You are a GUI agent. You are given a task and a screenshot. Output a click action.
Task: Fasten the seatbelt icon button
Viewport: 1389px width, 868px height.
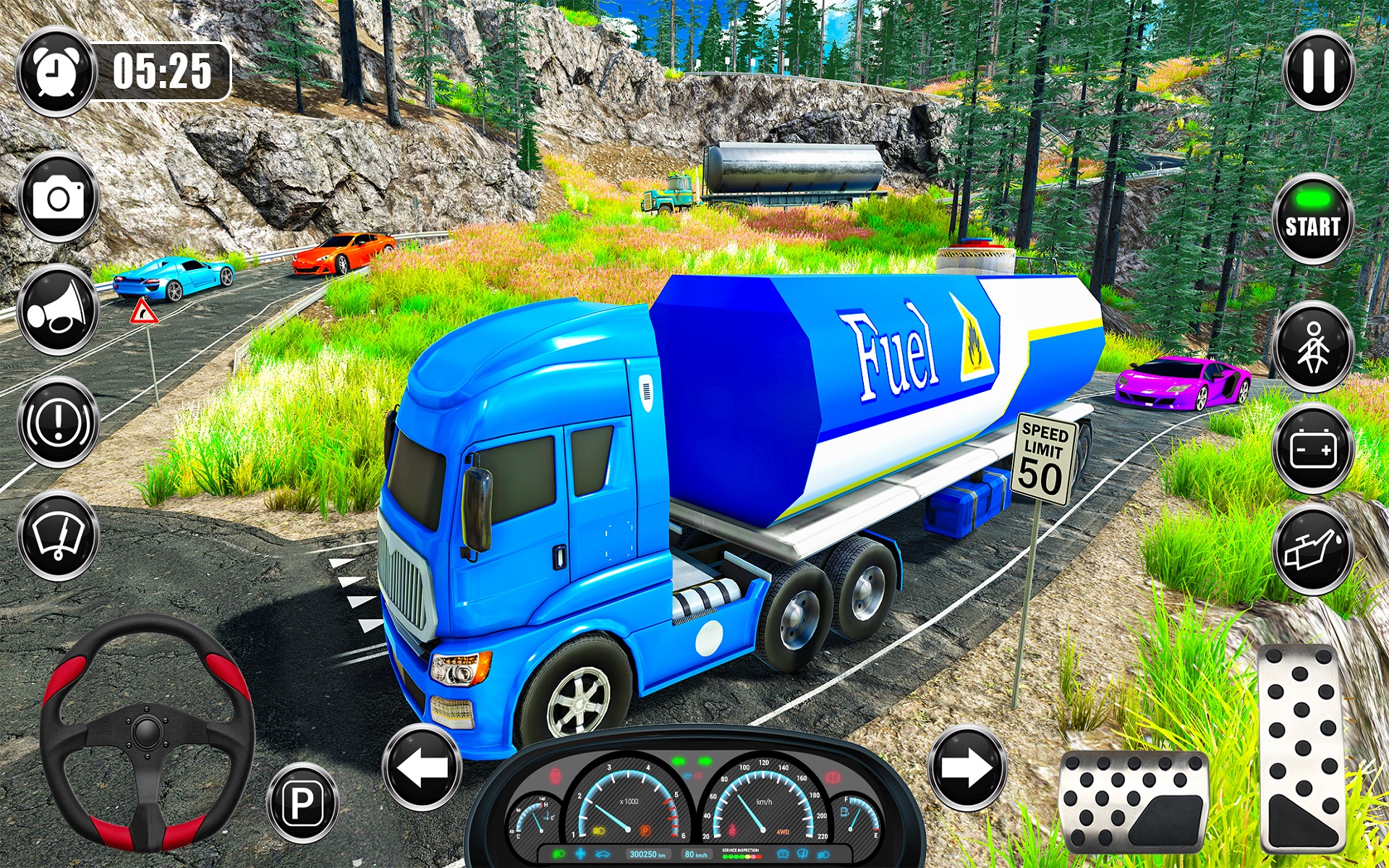[x=1312, y=347]
